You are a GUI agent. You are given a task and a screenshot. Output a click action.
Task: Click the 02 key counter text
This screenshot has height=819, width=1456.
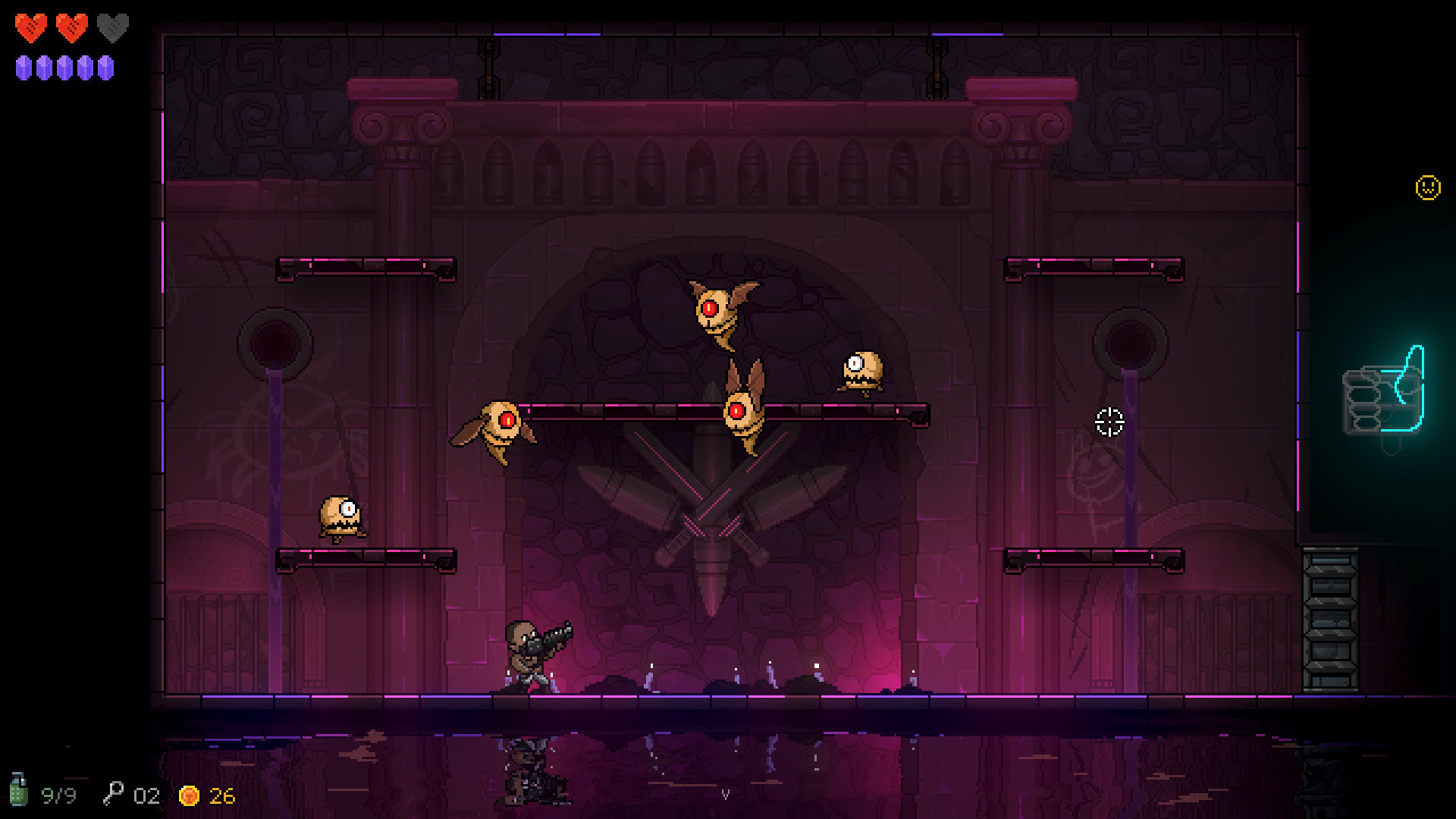(x=146, y=795)
